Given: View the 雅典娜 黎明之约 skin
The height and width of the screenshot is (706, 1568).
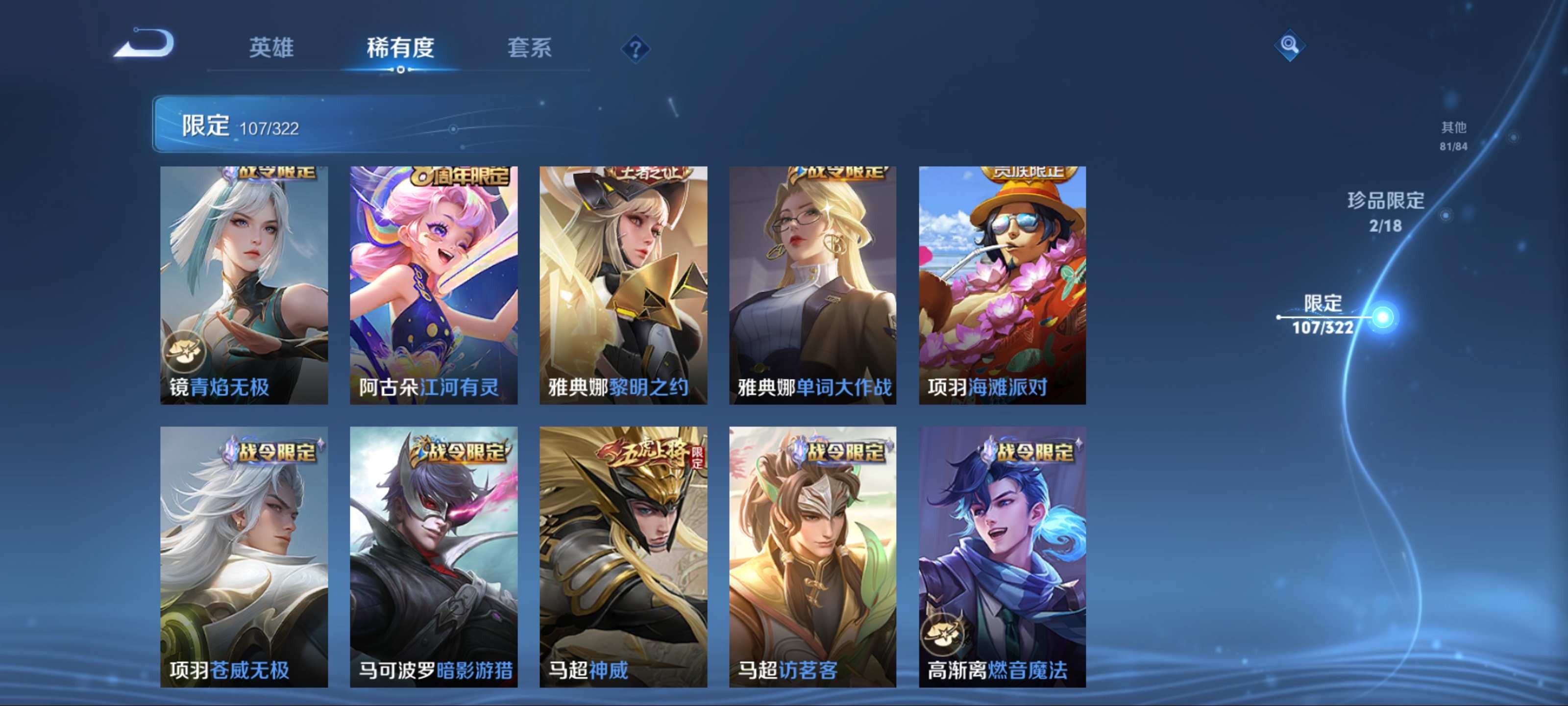Looking at the screenshot, I should (623, 284).
